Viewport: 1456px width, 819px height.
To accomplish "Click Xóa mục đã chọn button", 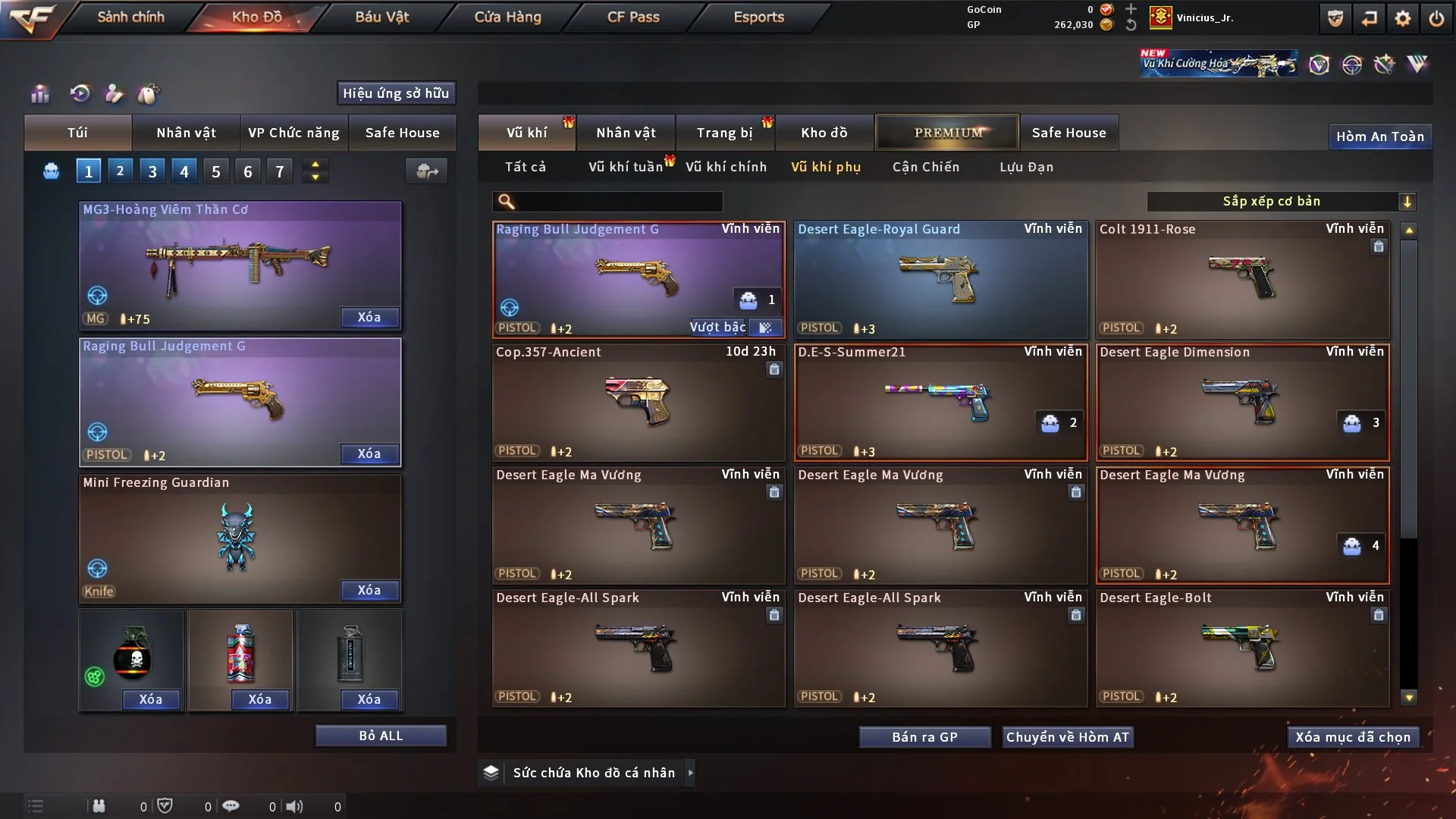I will tap(1352, 737).
